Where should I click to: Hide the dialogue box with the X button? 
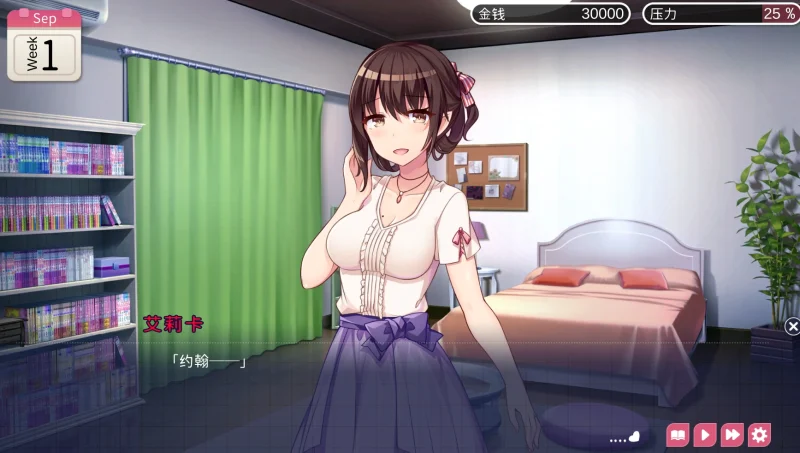pos(792,326)
